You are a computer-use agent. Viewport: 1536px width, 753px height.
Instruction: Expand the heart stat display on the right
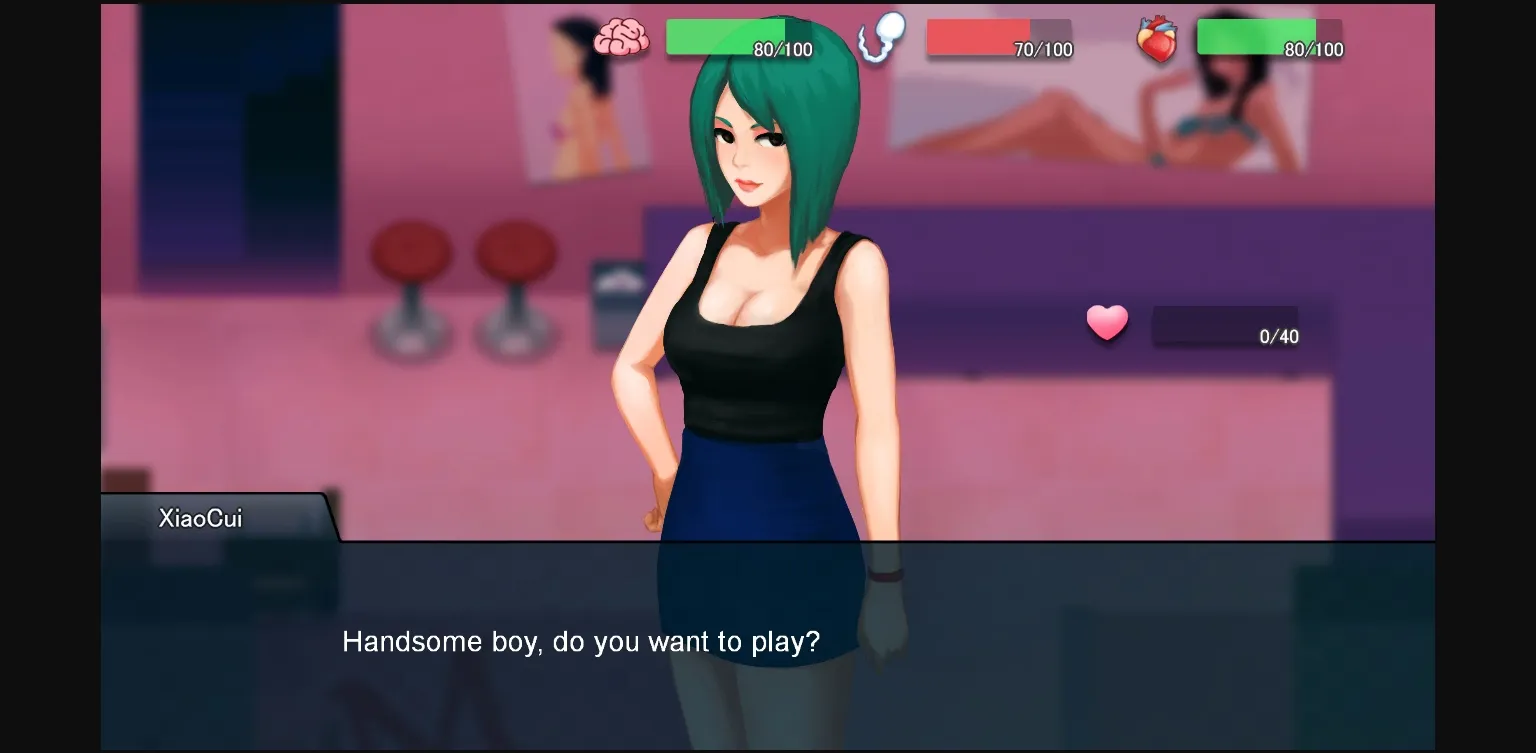1268,36
